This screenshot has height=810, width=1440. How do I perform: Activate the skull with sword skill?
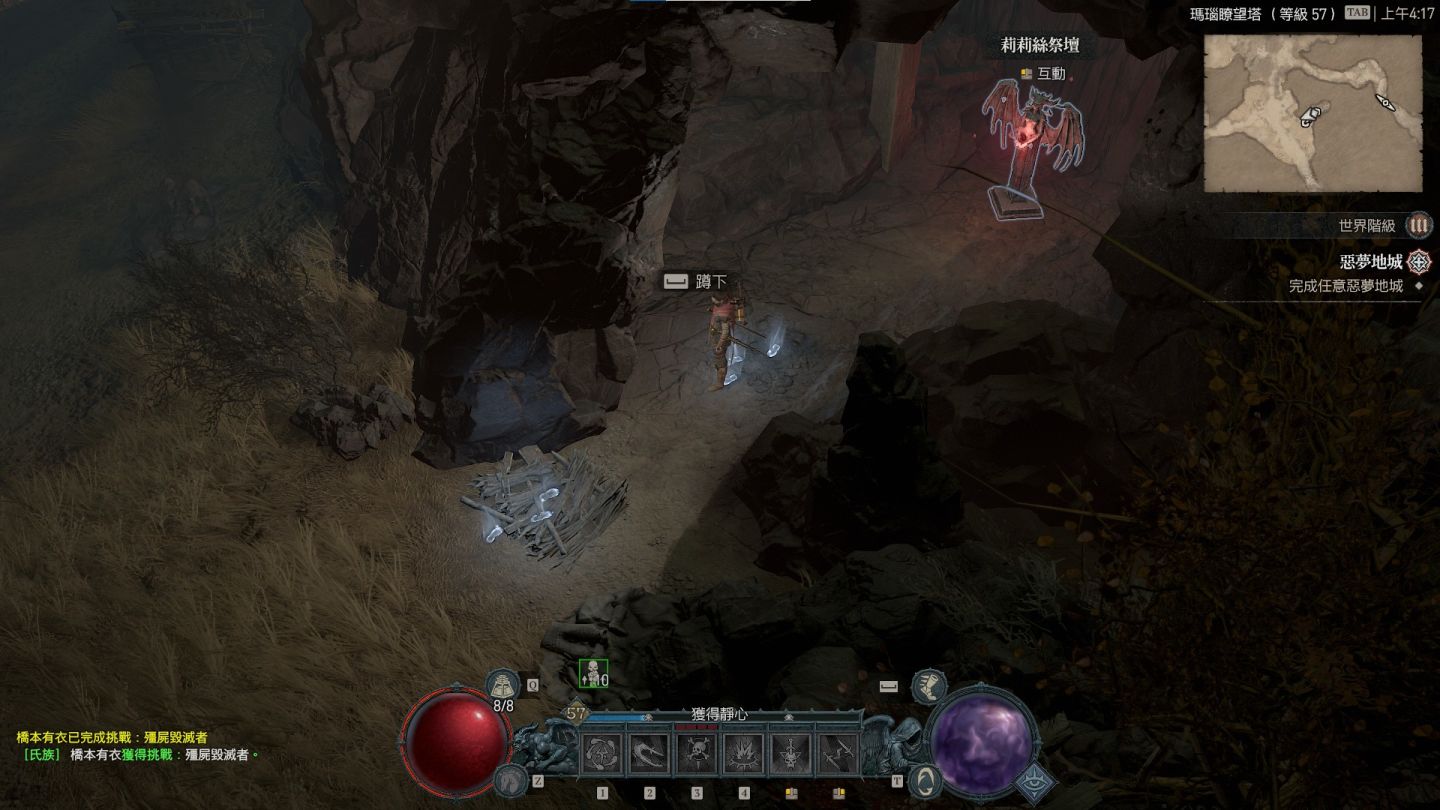tap(791, 754)
